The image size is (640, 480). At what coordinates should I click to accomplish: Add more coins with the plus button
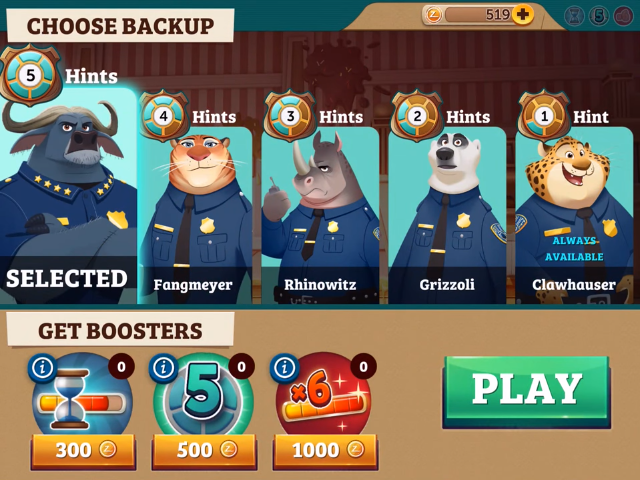[x=523, y=15]
